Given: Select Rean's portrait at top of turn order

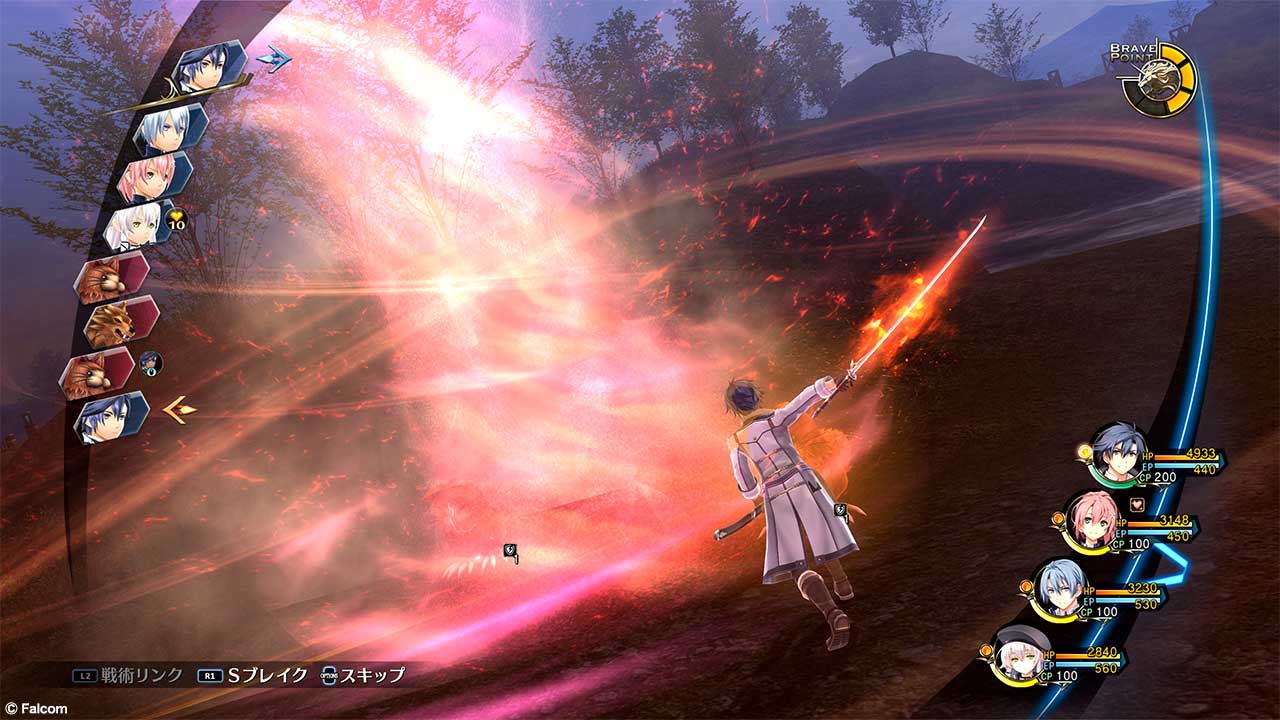Looking at the screenshot, I should [210, 66].
